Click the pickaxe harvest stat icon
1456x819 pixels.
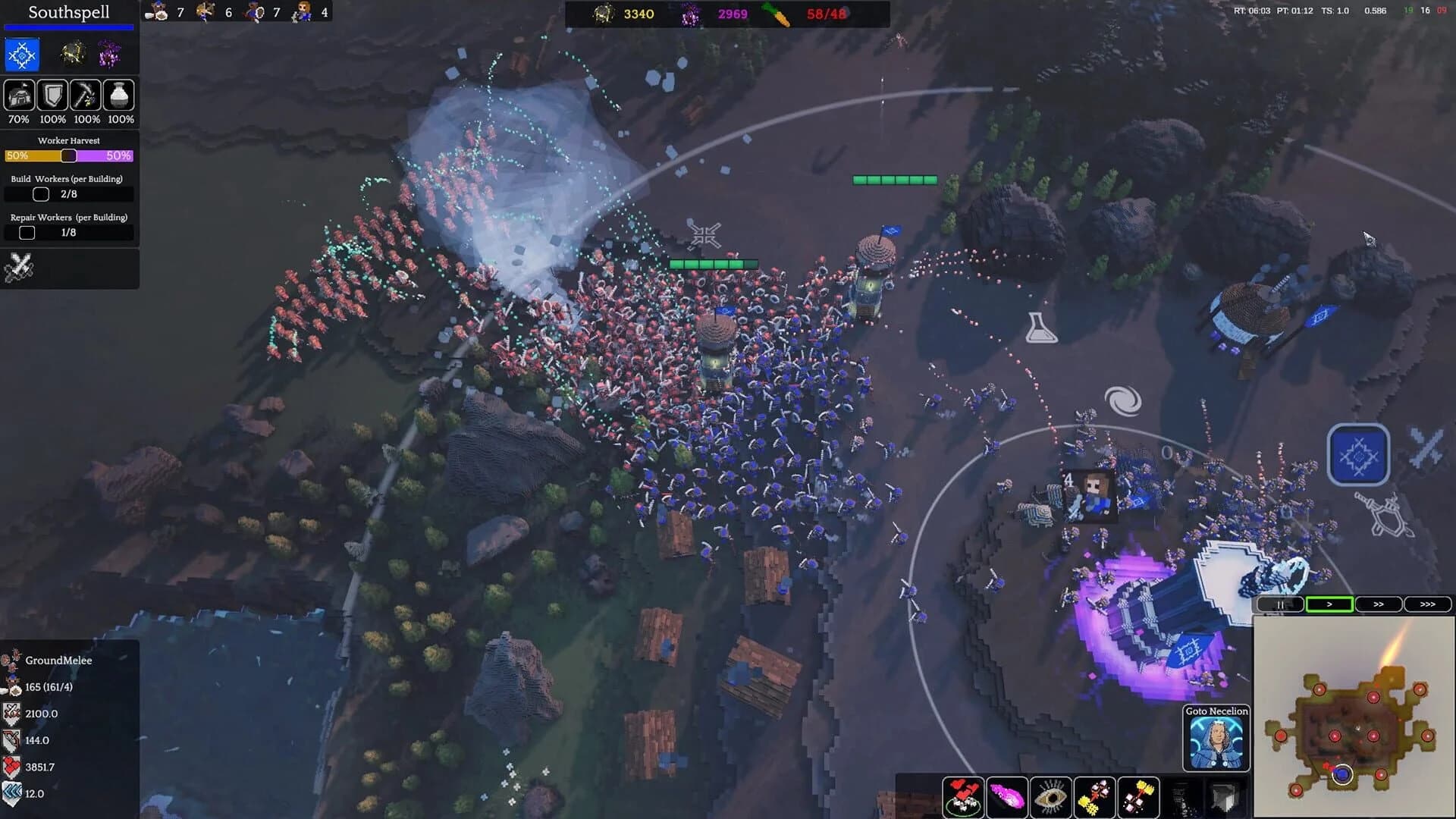[86, 95]
